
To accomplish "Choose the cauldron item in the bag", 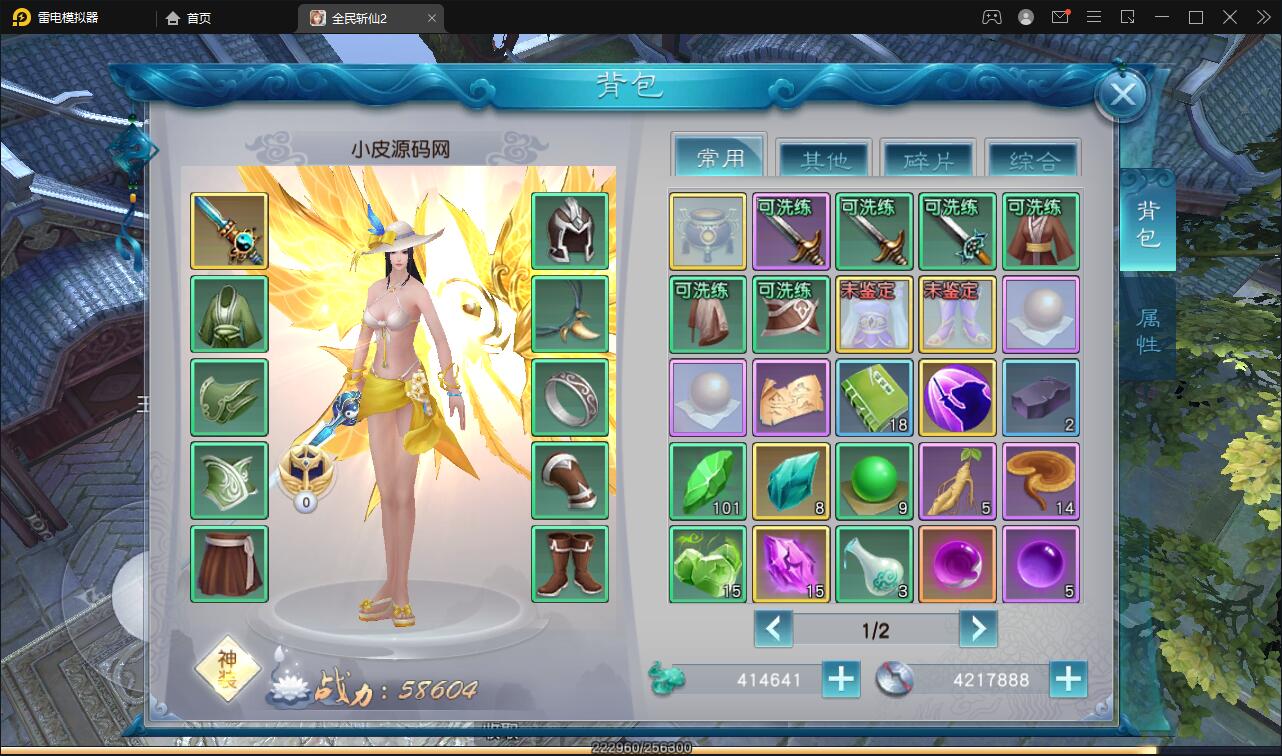I will pyautogui.click(x=708, y=231).
